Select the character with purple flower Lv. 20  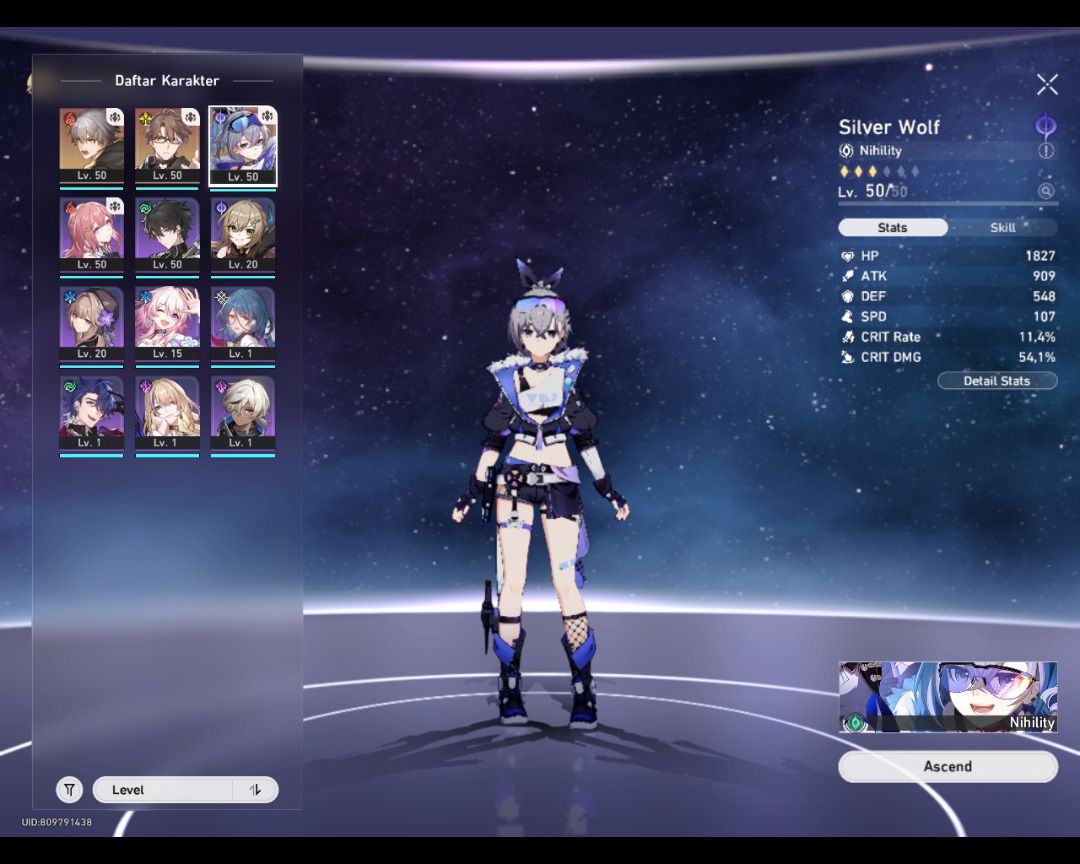pyautogui.click(x=91, y=325)
